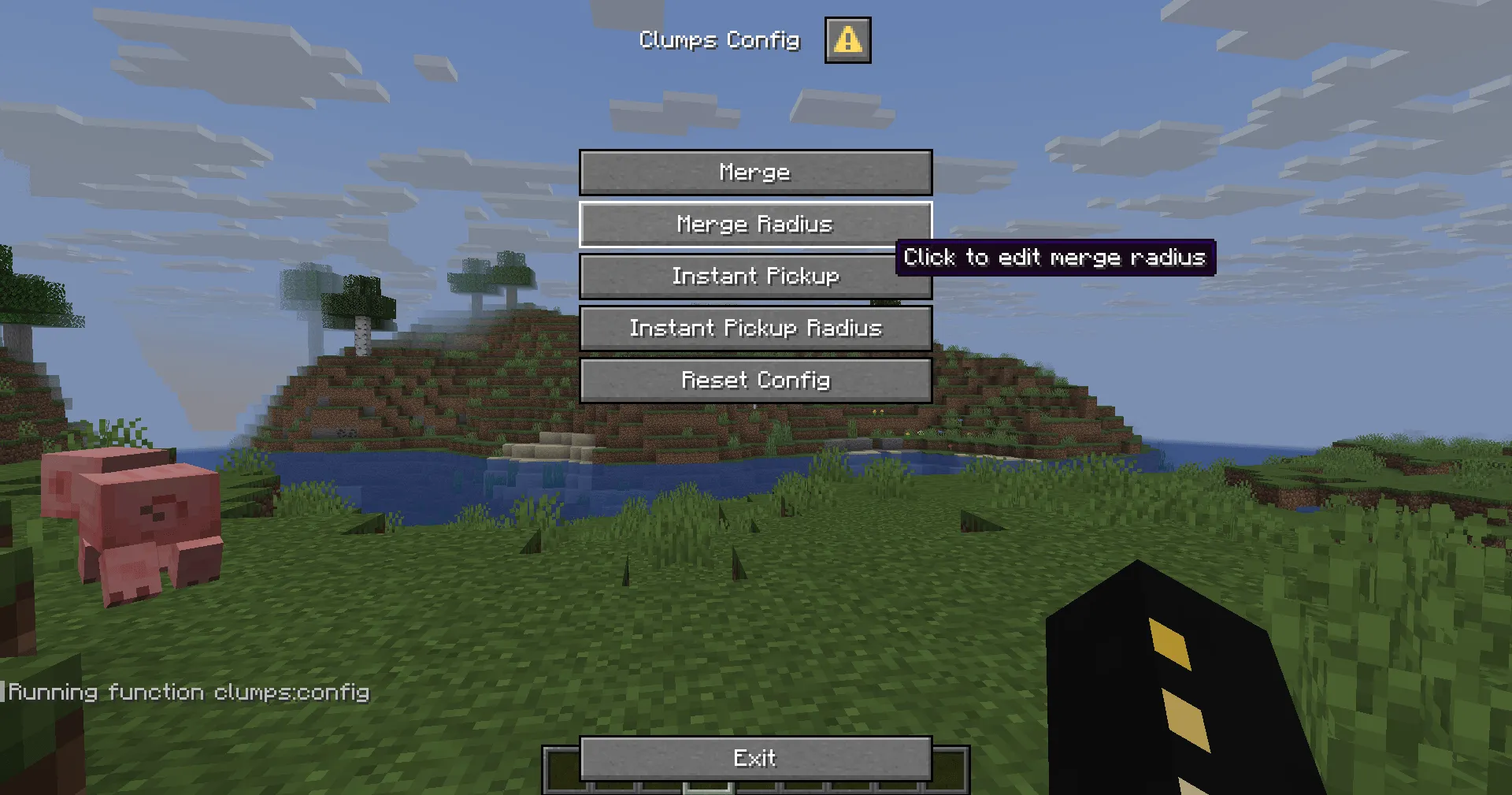The height and width of the screenshot is (795, 1512).
Task: Open the Instant Pickup Radius editor
Action: [x=755, y=329]
